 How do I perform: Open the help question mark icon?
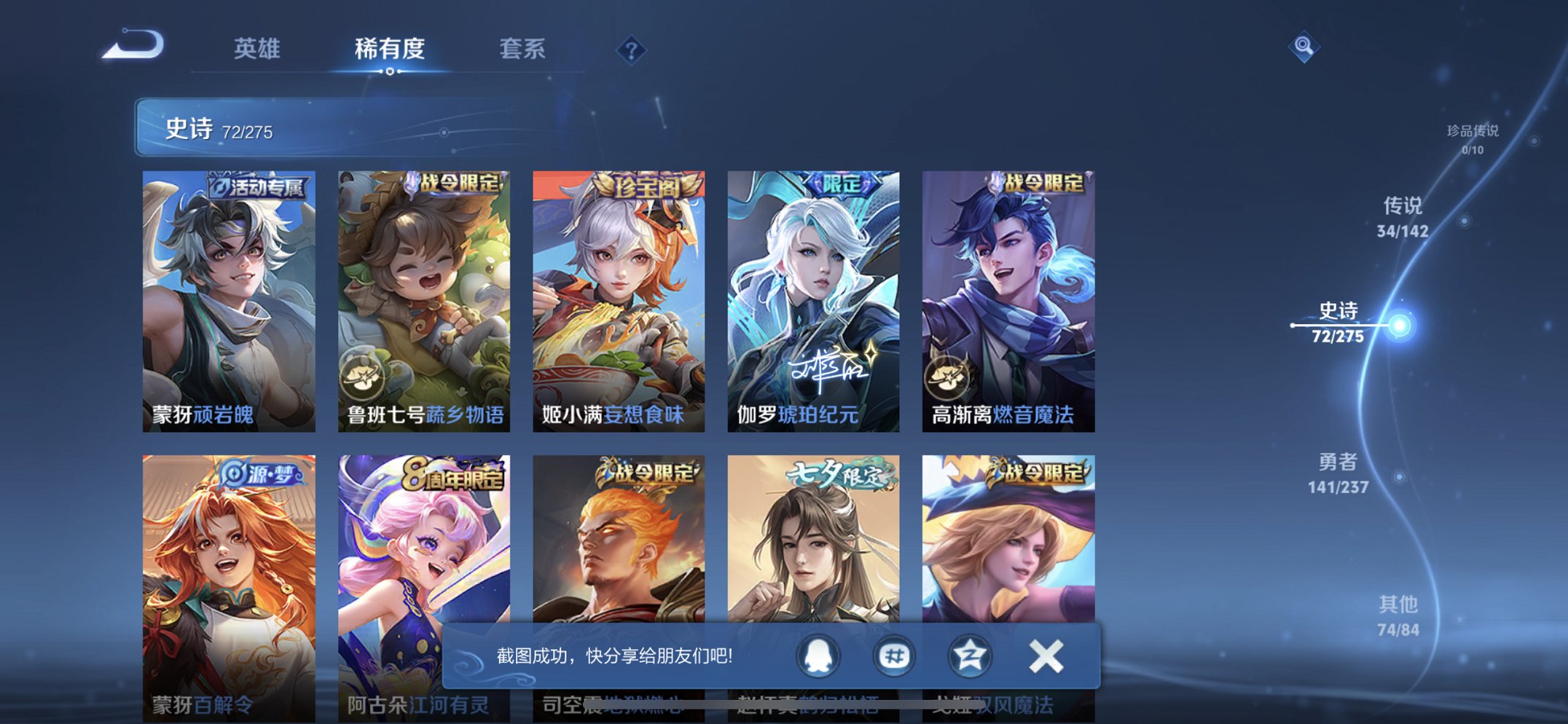[632, 49]
